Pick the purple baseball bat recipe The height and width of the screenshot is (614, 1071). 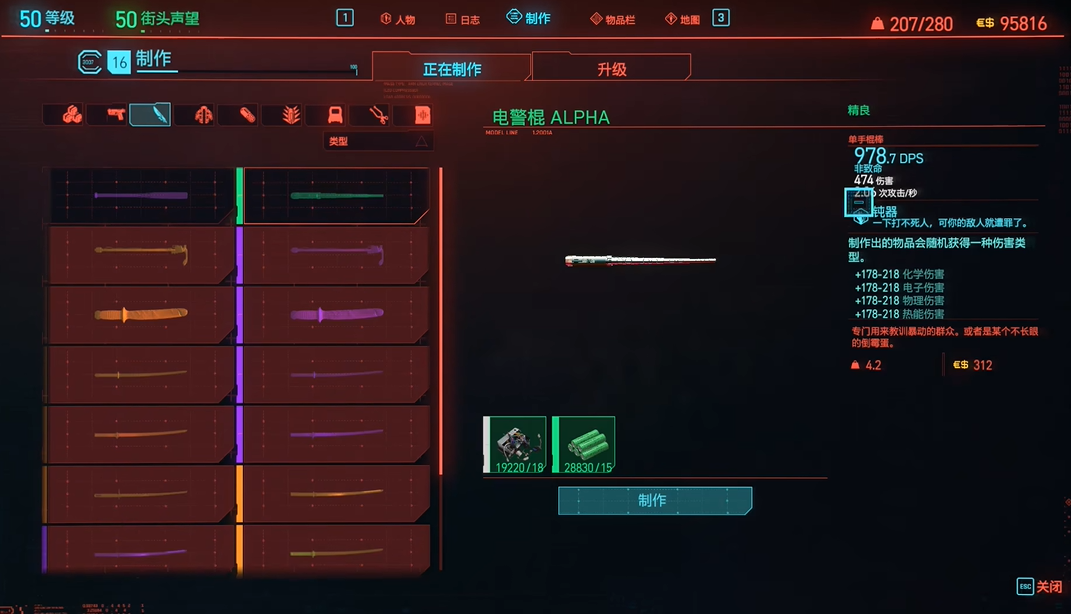point(140,196)
